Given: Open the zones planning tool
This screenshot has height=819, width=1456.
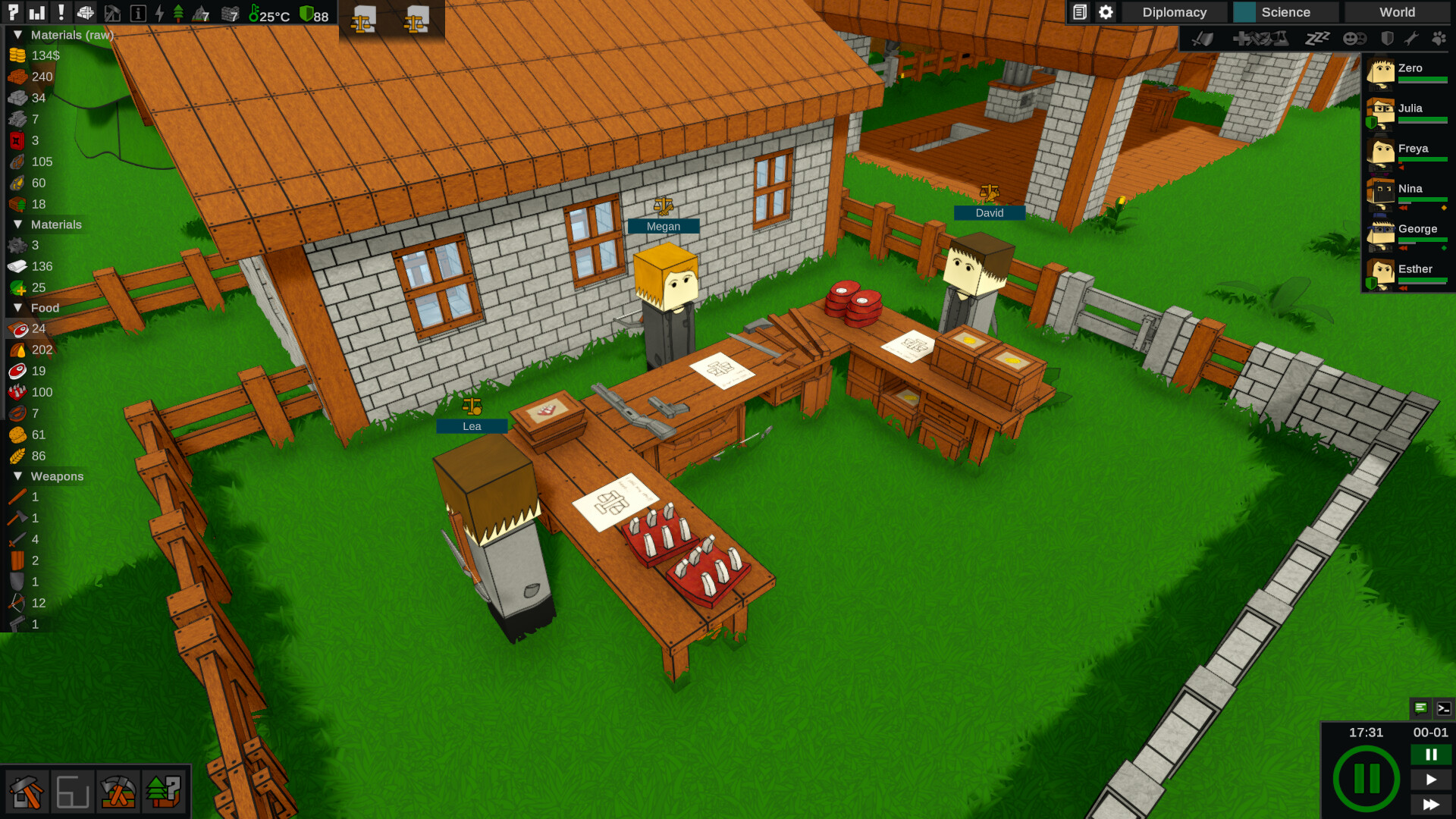Looking at the screenshot, I should coord(73,792).
